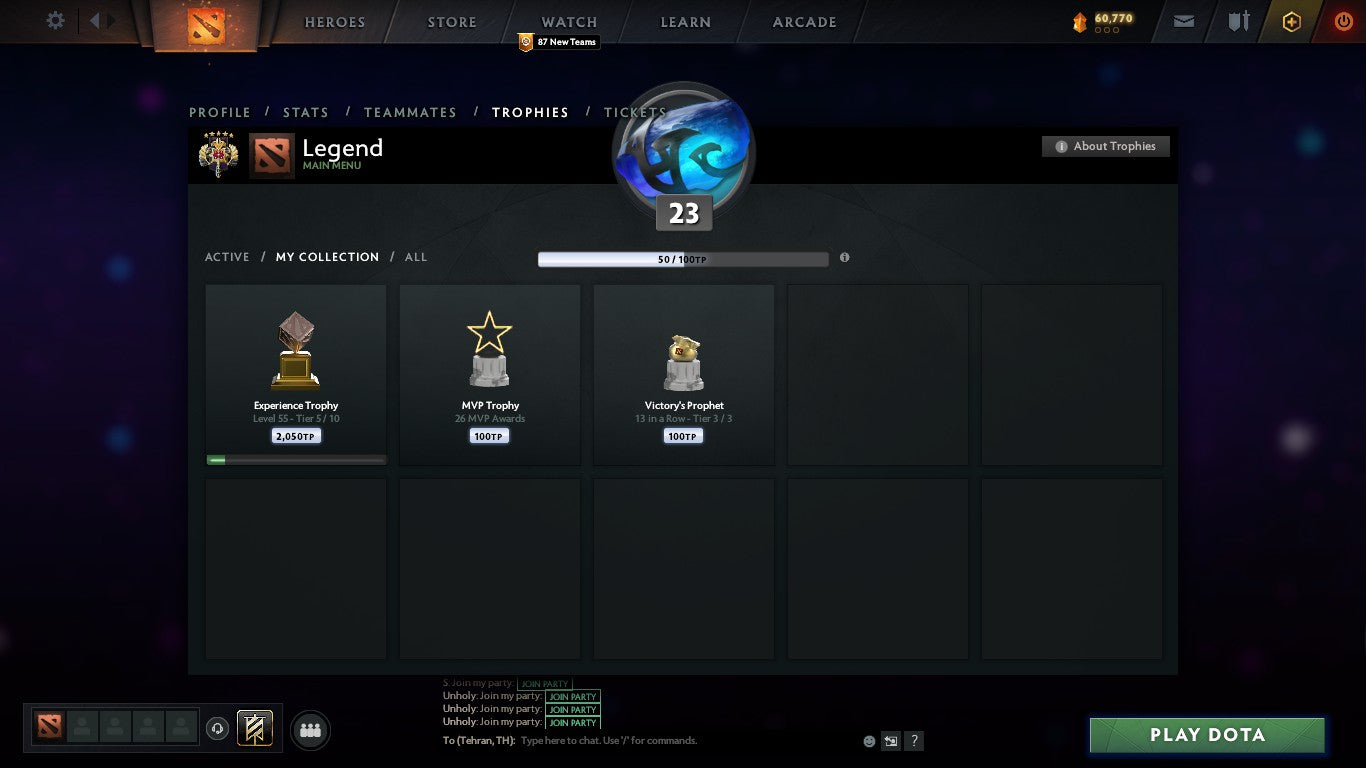Click the 50/100TP progress bar

[x=683, y=257]
